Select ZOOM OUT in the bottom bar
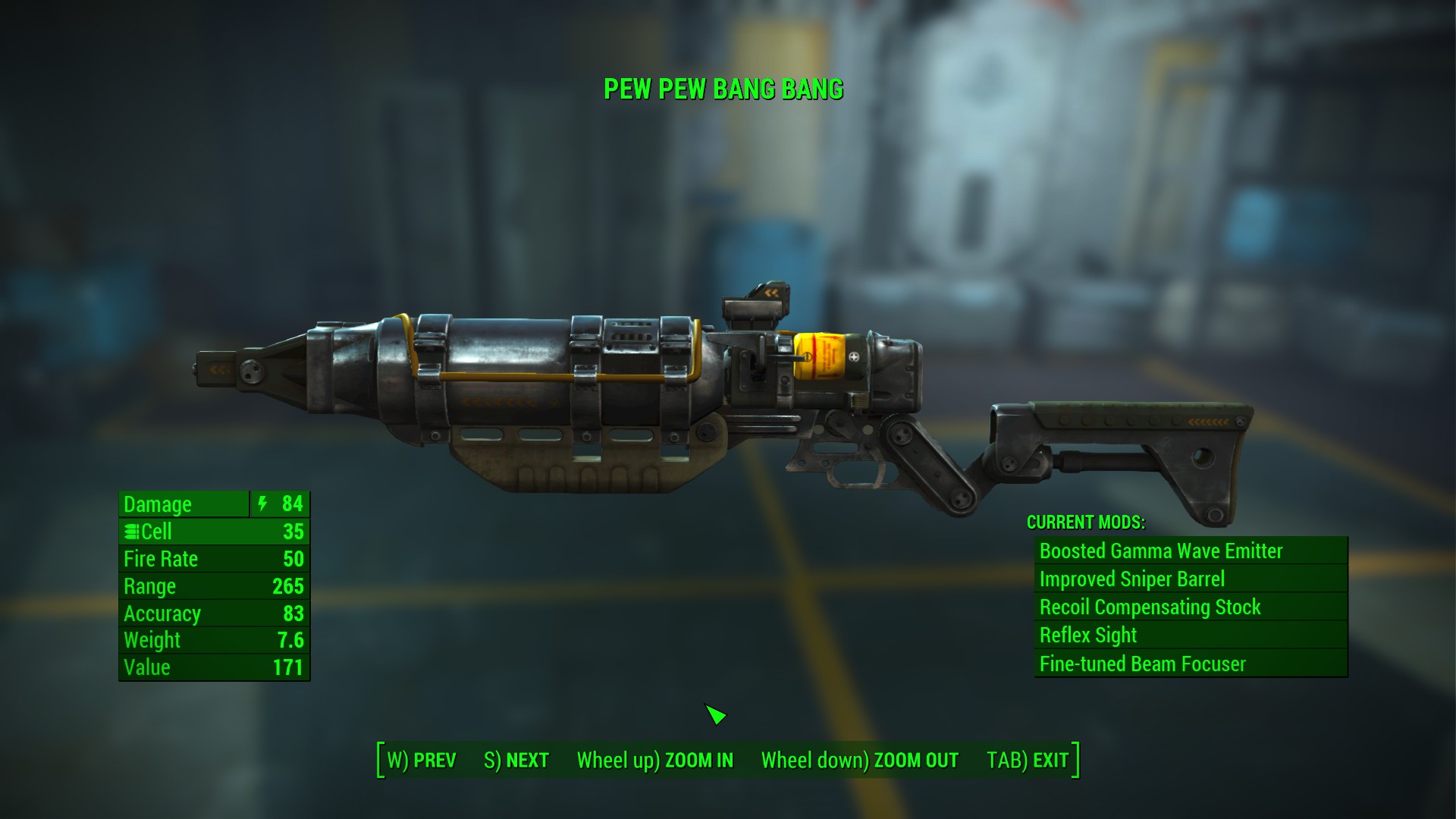This screenshot has height=819, width=1456. 859,761
